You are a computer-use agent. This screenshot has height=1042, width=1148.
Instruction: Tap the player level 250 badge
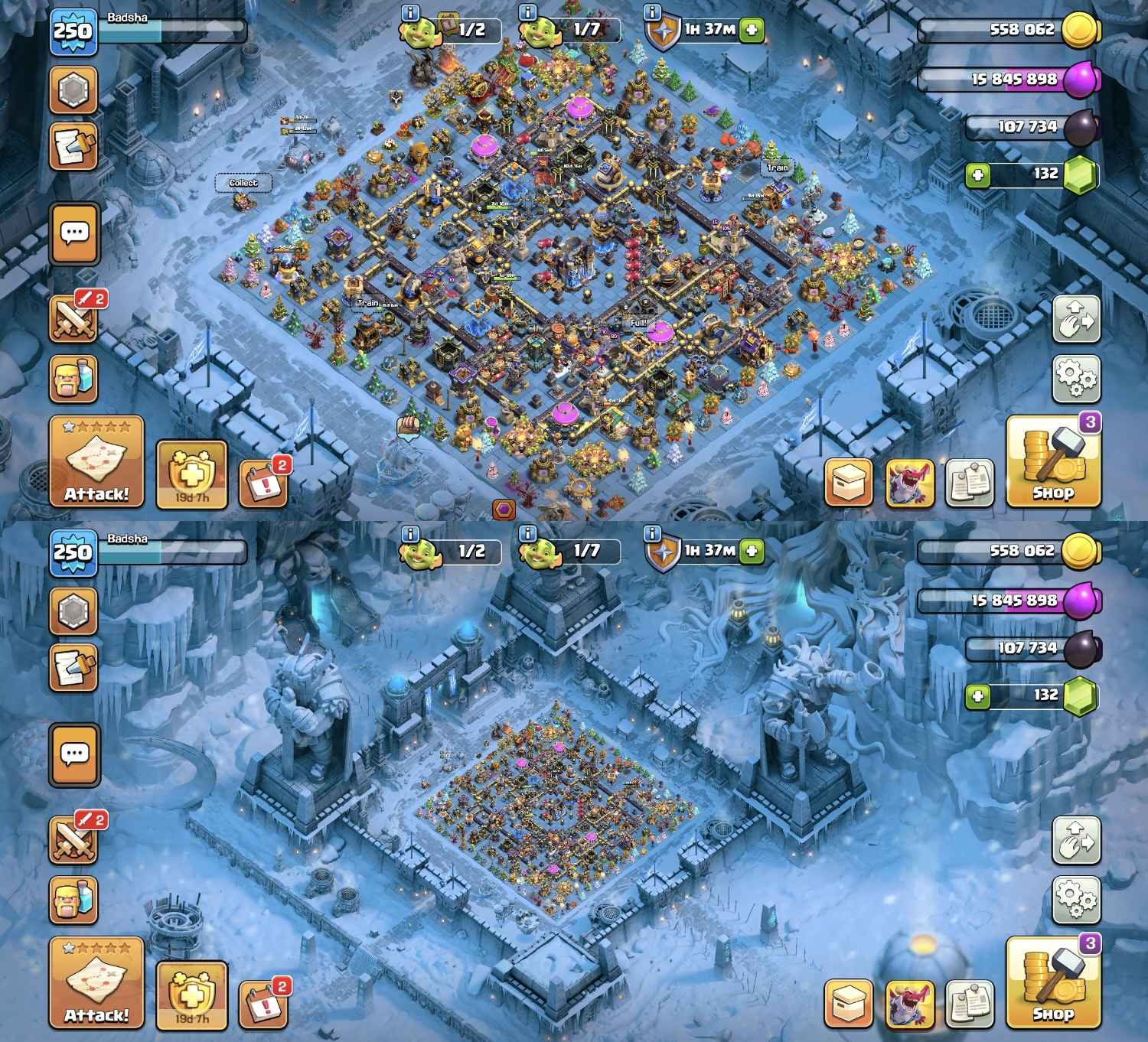73,31
